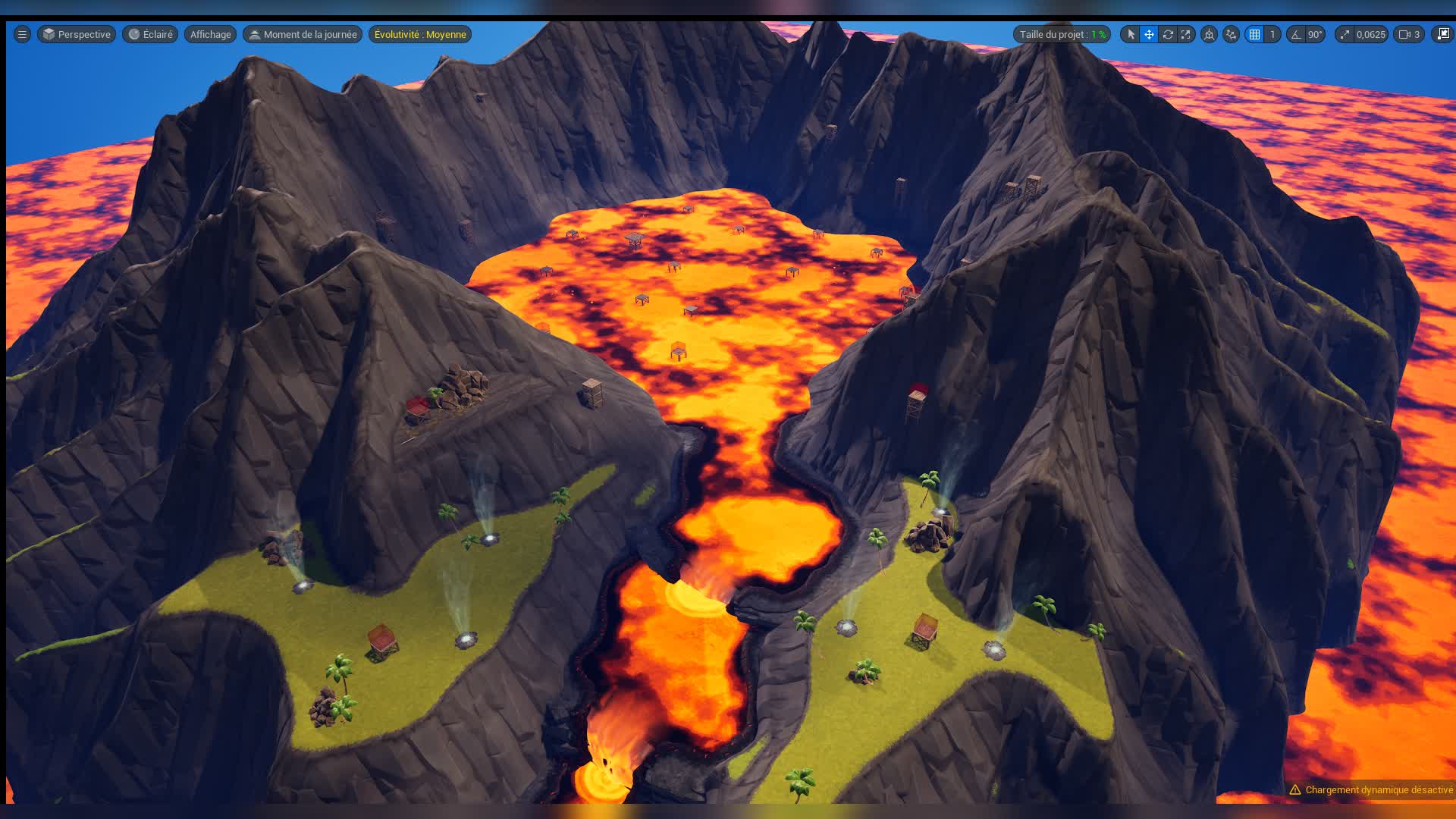Toggle the world/local gizmo coordinate icon
The height and width of the screenshot is (819, 1456).
click(1209, 34)
